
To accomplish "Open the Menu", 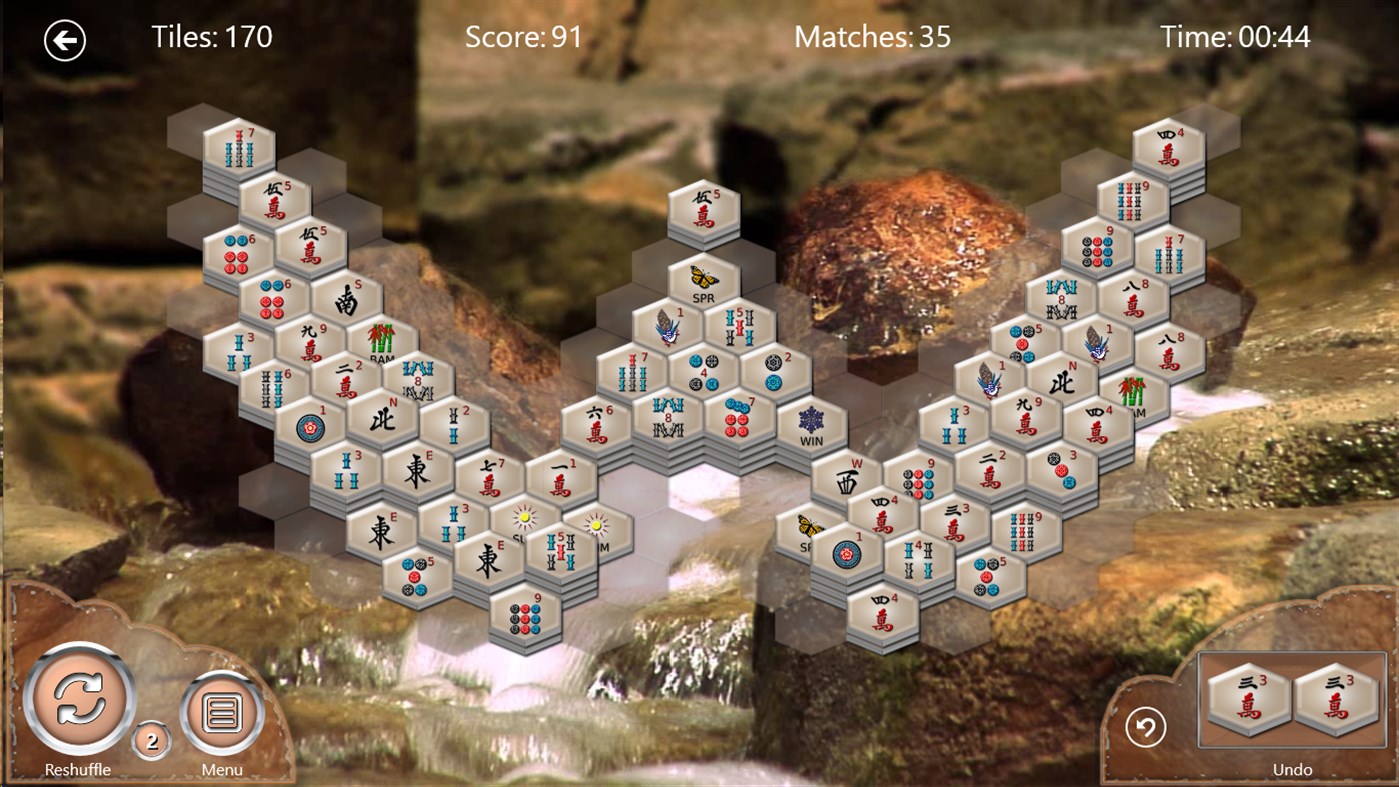I will [222, 713].
